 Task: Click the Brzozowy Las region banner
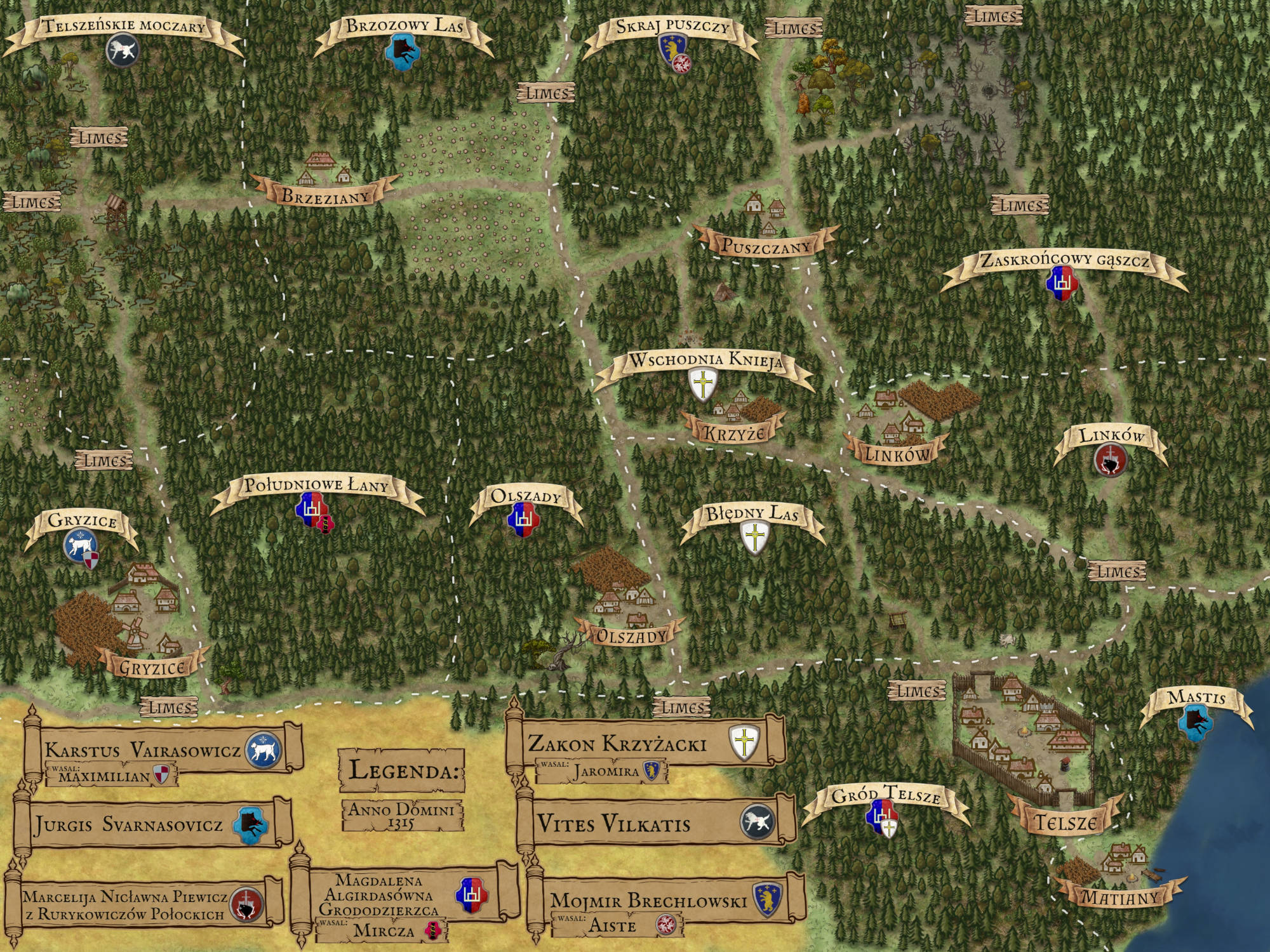pyautogui.click(x=404, y=27)
